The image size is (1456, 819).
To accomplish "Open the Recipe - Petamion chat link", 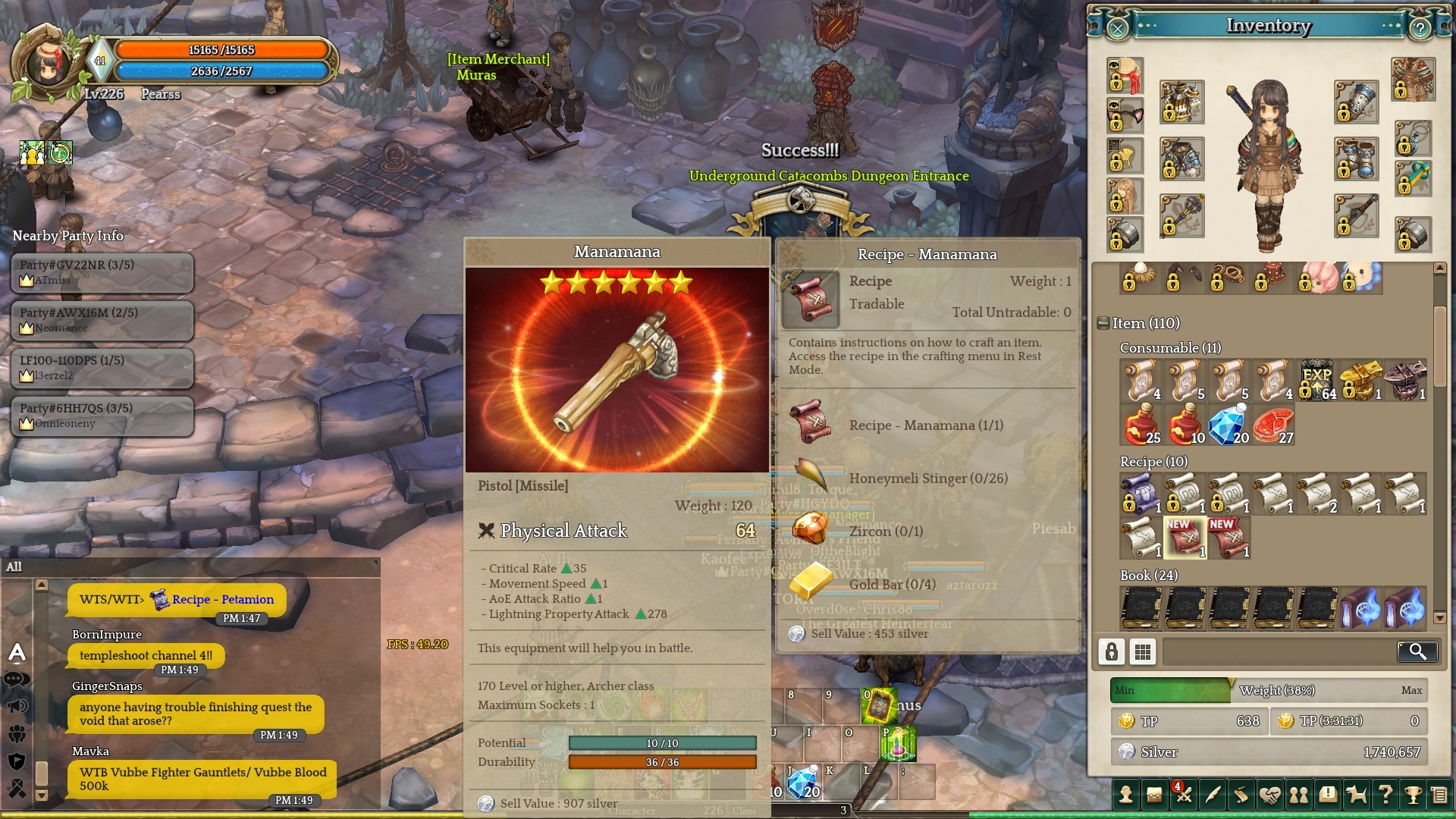I will [222, 599].
